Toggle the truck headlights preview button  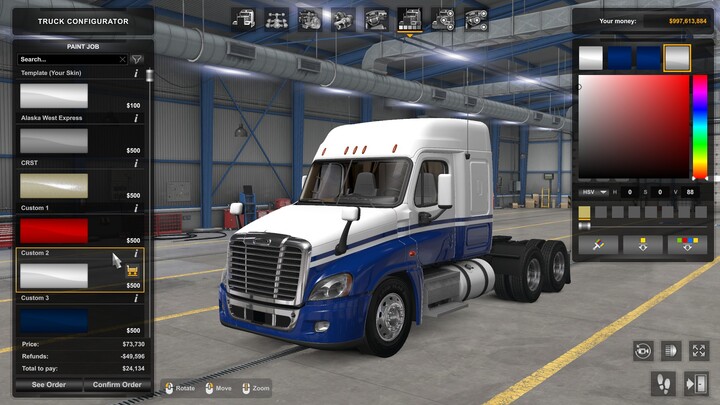670,351
